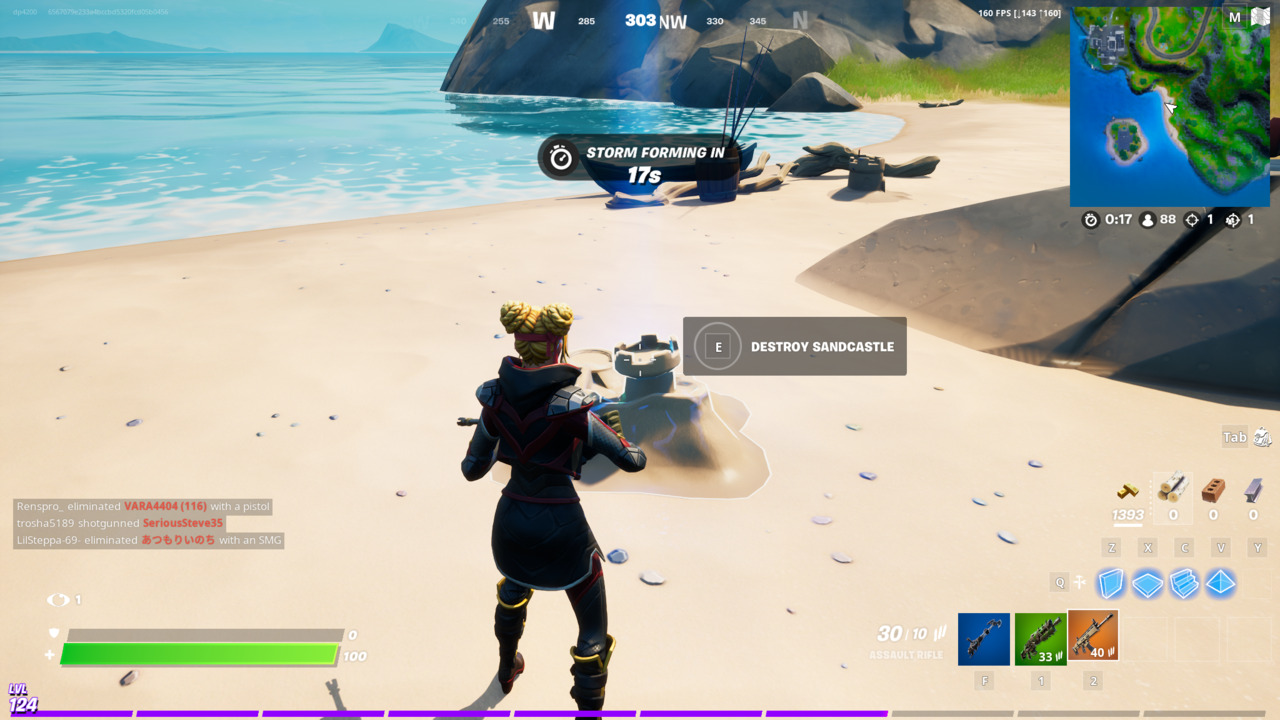The image size is (1280, 720).
Task: Click the gold bars currency icon
Action: (1128, 492)
